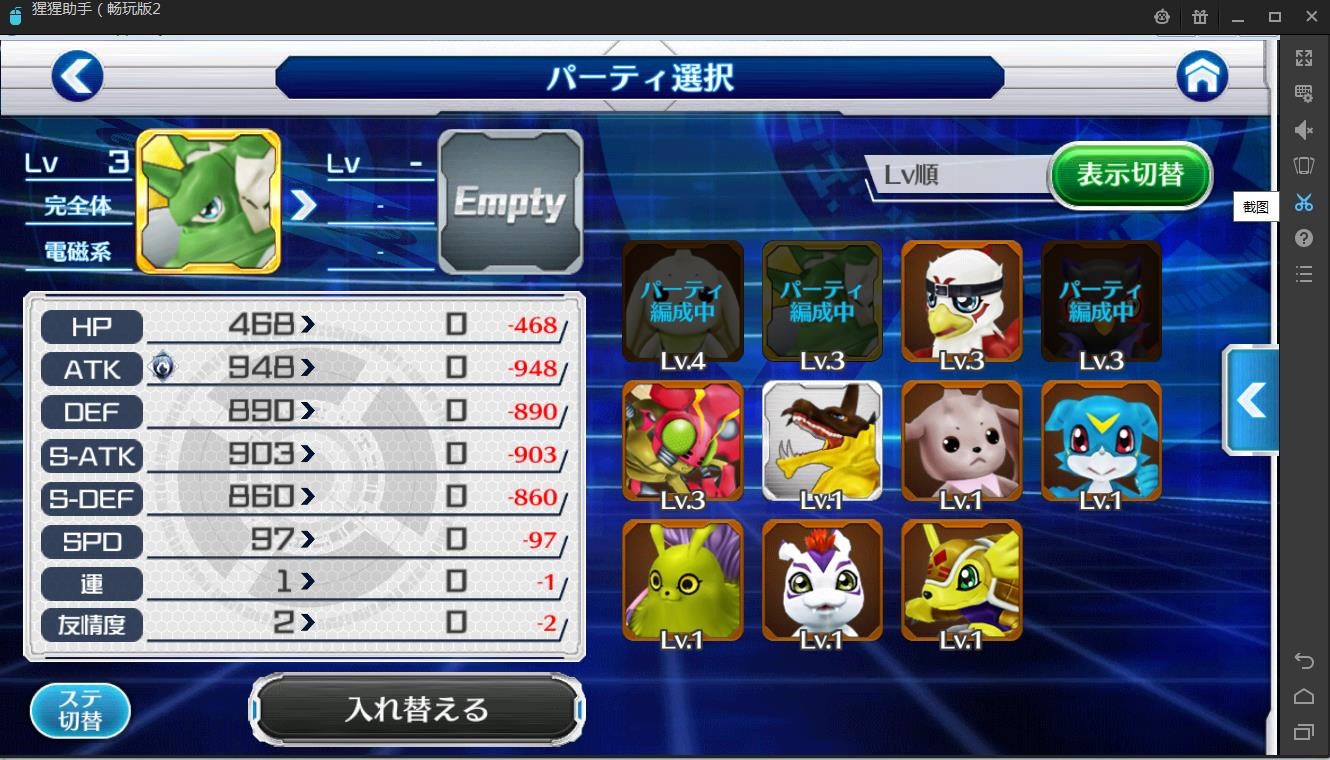The image size is (1330, 760).
Task: Take a screenshot with the scissors tool
Action: pyautogui.click(x=1304, y=202)
